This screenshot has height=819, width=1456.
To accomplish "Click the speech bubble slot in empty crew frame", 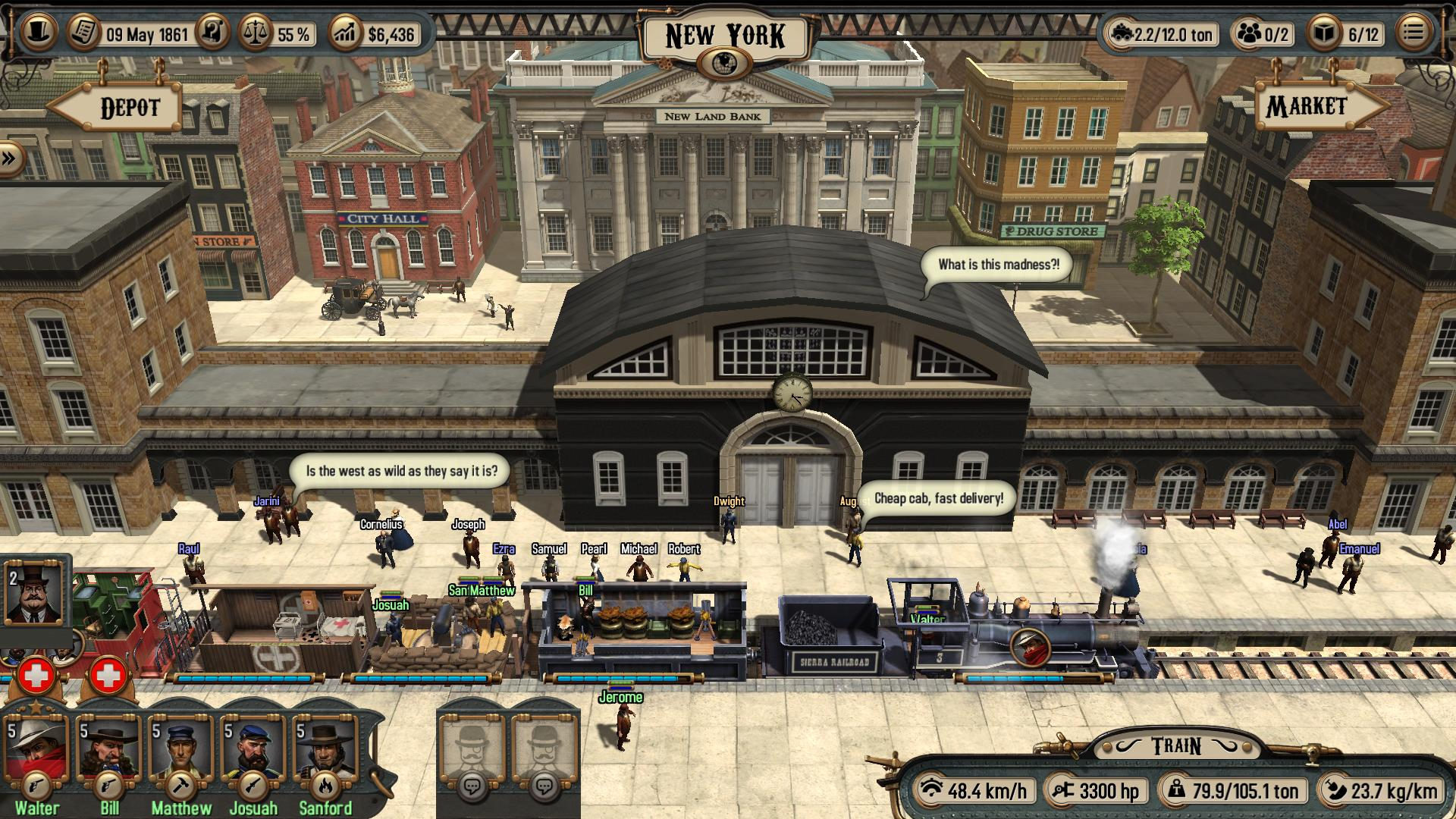I will point(473,786).
